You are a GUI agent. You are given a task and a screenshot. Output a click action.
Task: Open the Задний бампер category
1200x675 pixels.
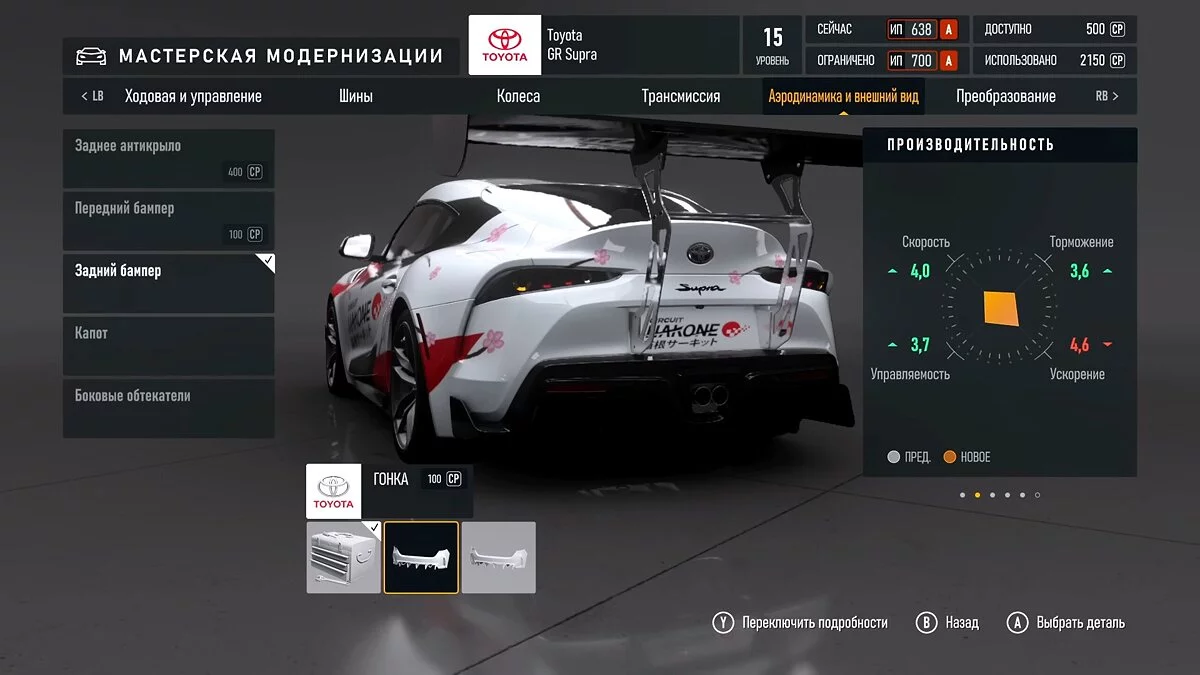tap(168, 283)
